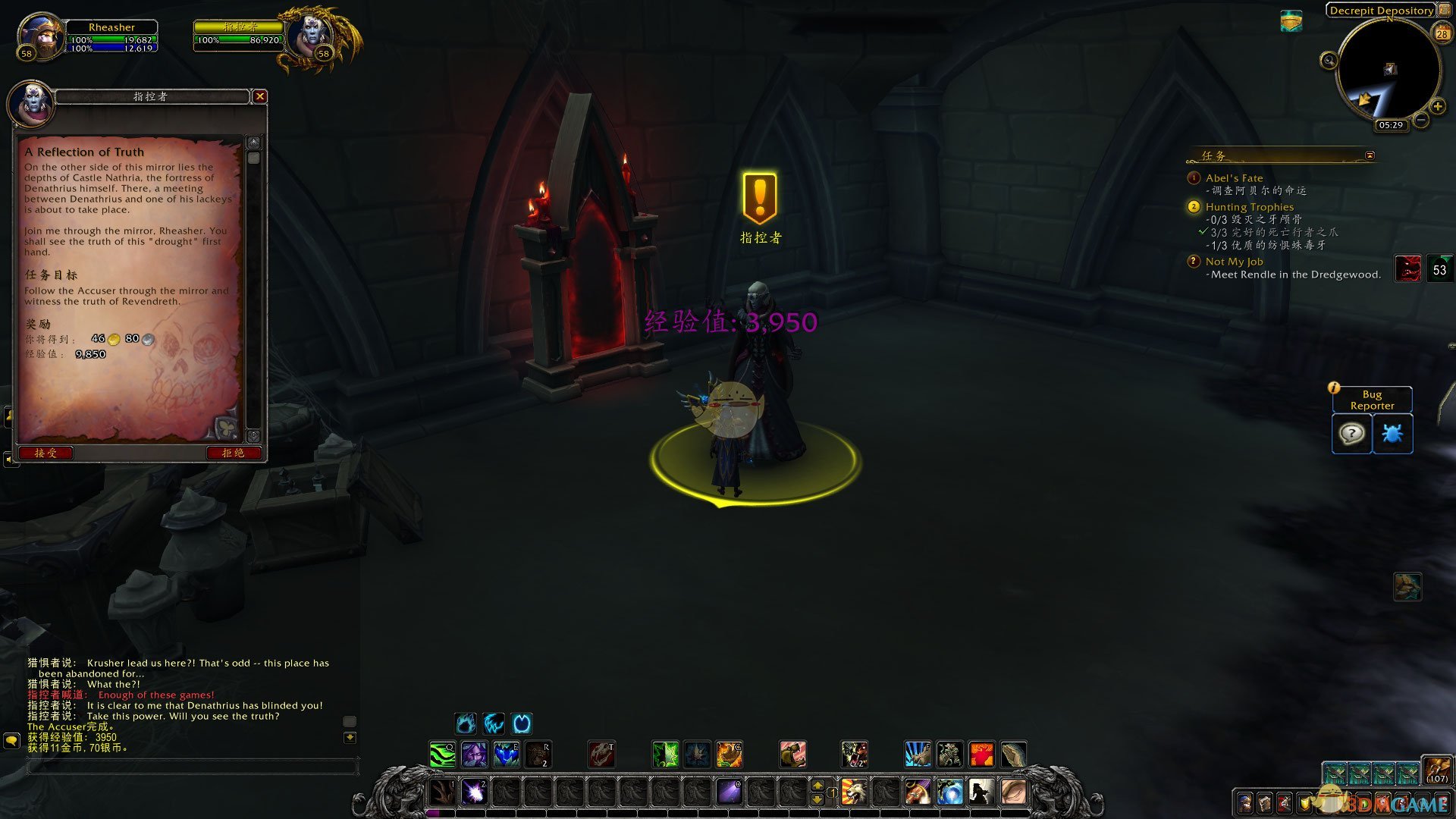Open the calendar showing day 28
Viewport: 1456px width, 819px height.
point(1442,33)
